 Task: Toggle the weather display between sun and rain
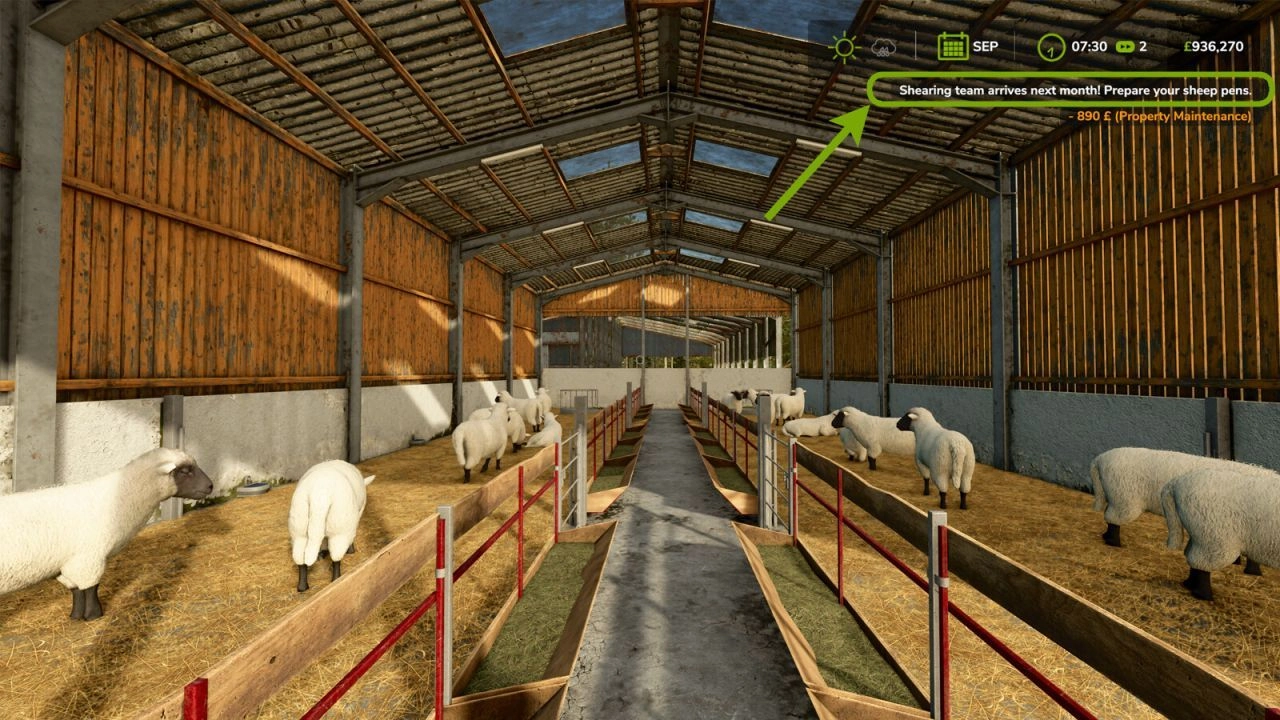pos(863,46)
